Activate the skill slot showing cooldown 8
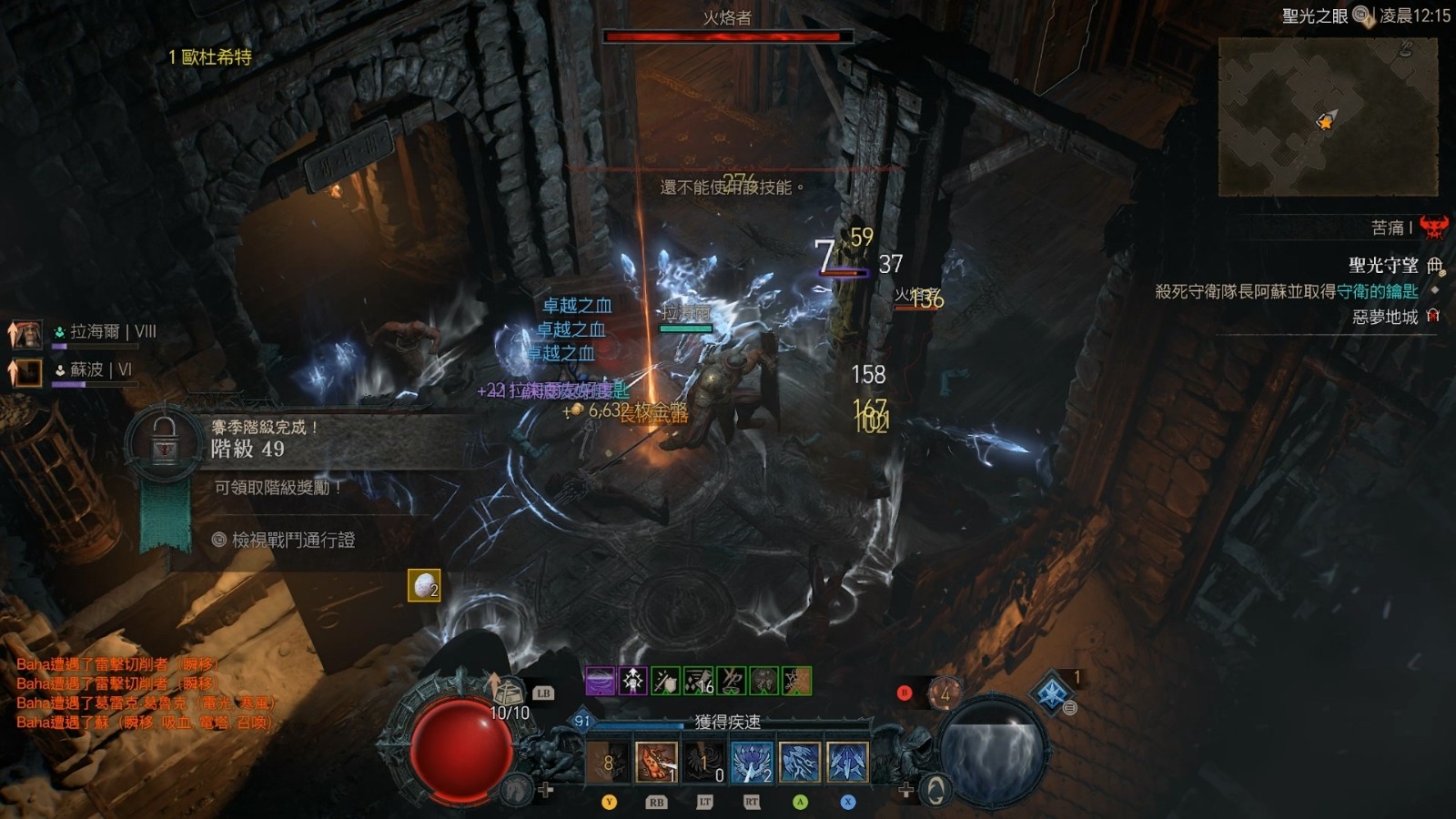 coord(608,762)
